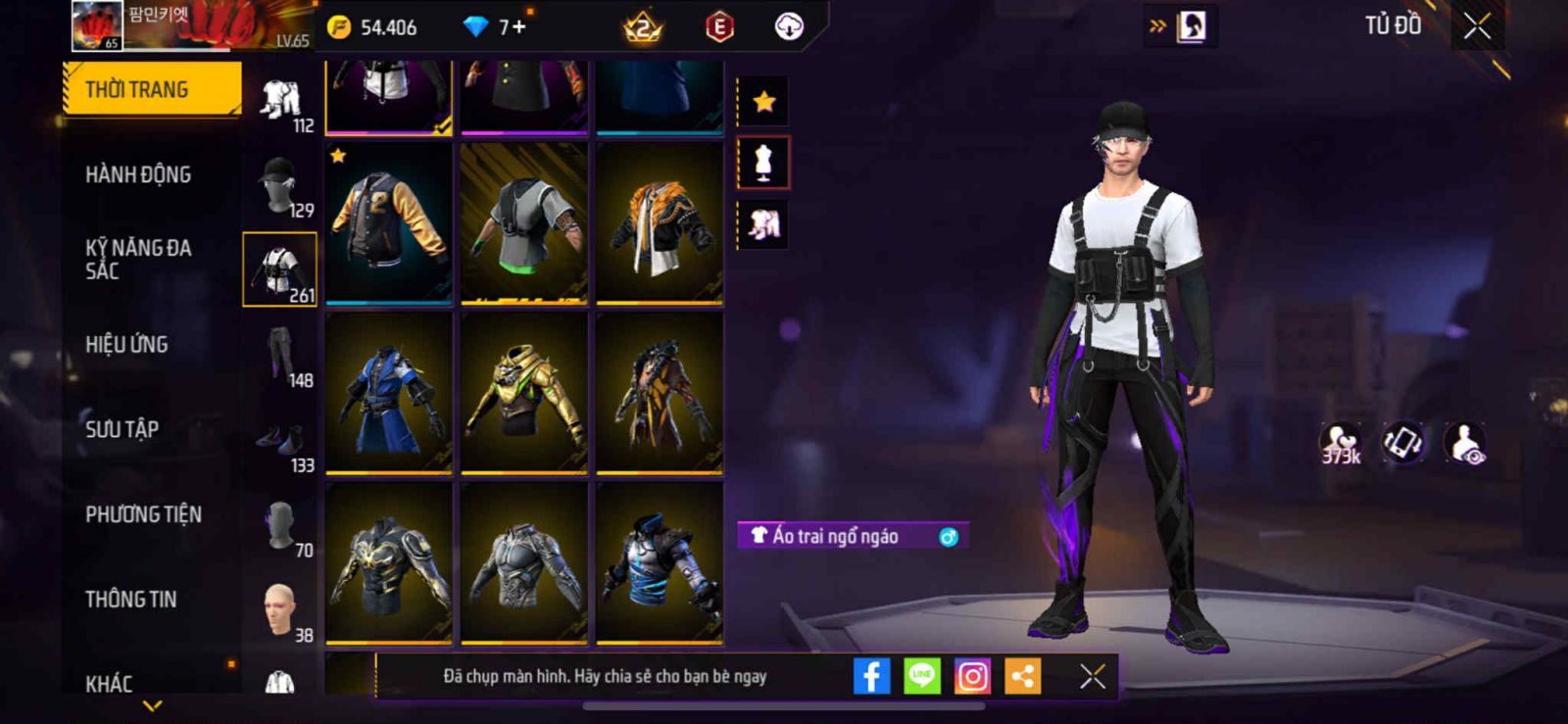Pick the shoes category showing 133
This screenshot has width=1568, height=724.
pyautogui.click(x=280, y=442)
